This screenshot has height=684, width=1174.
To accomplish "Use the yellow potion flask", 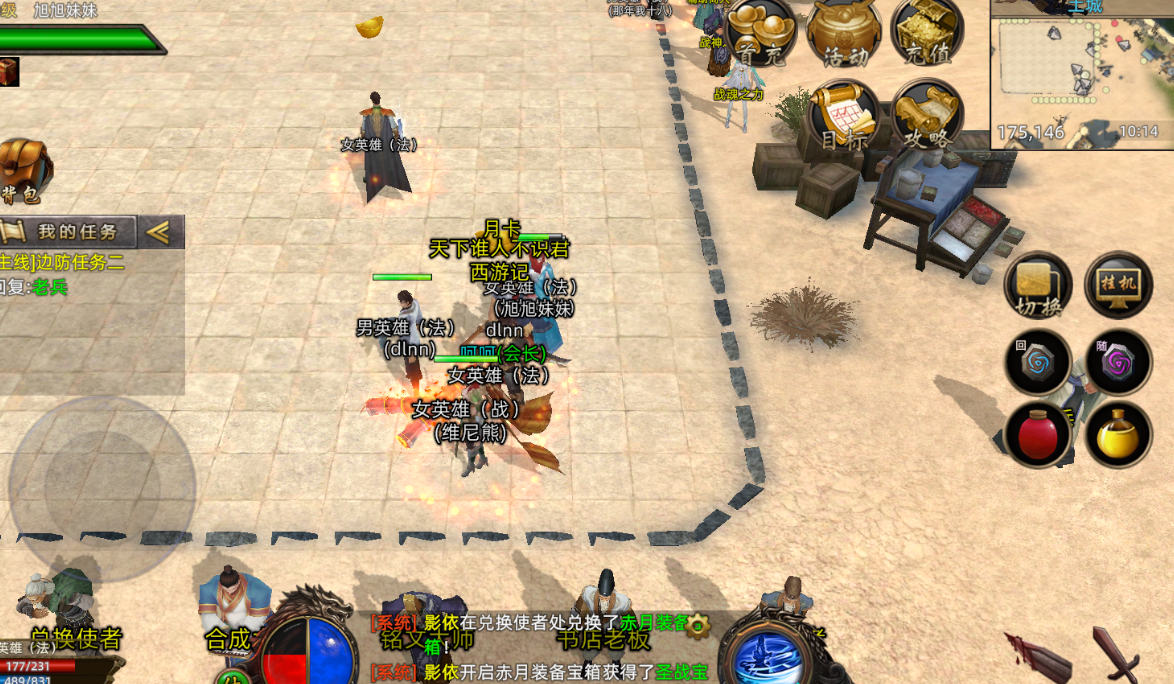I will tap(1118, 436).
